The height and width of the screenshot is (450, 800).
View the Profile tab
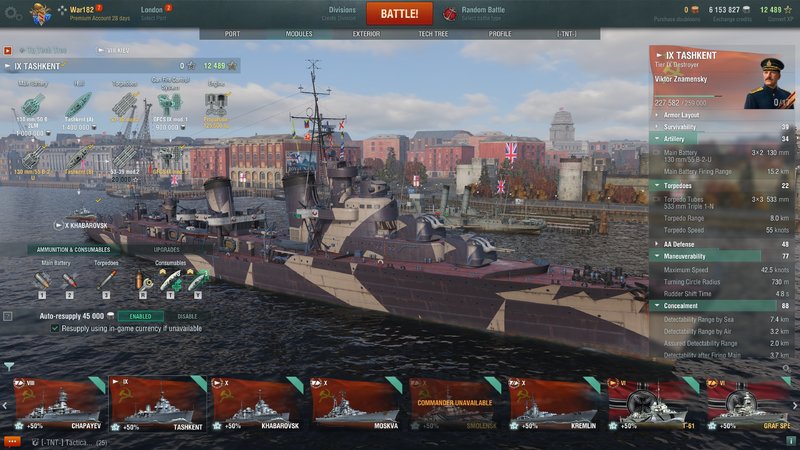[x=500, y=33]
